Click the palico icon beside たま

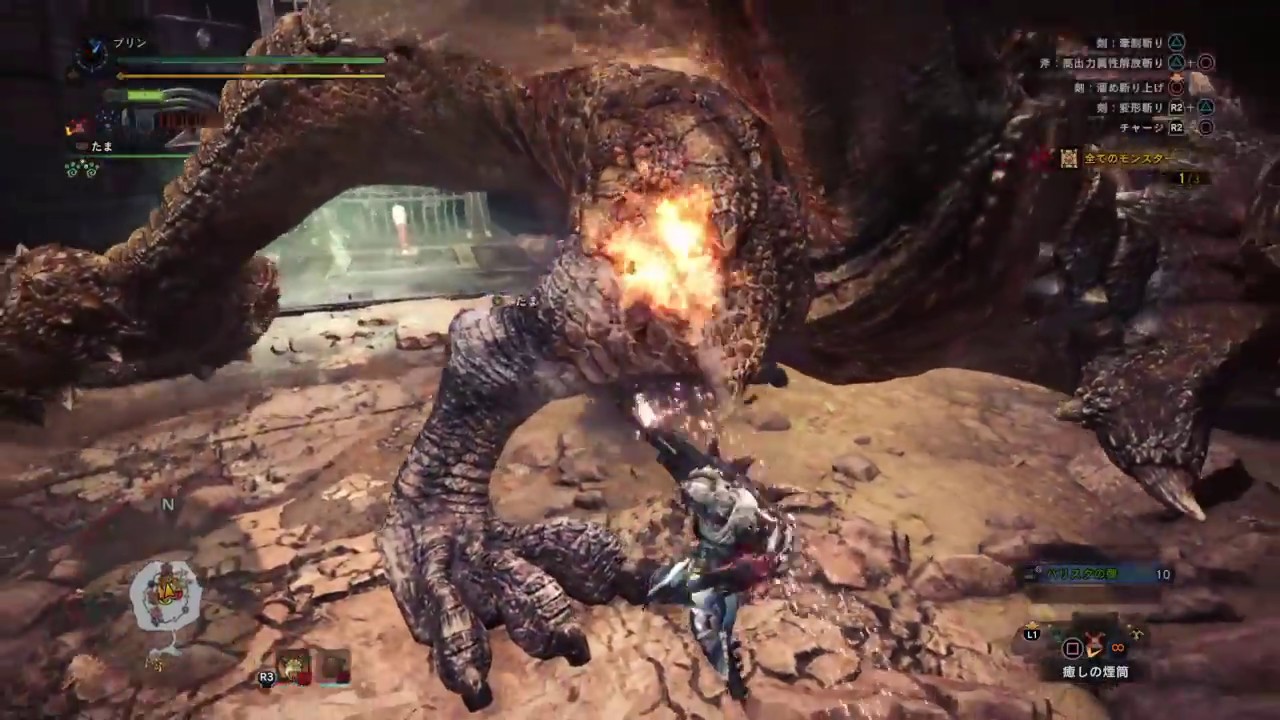pyautogui.click(x=81, y=146)
